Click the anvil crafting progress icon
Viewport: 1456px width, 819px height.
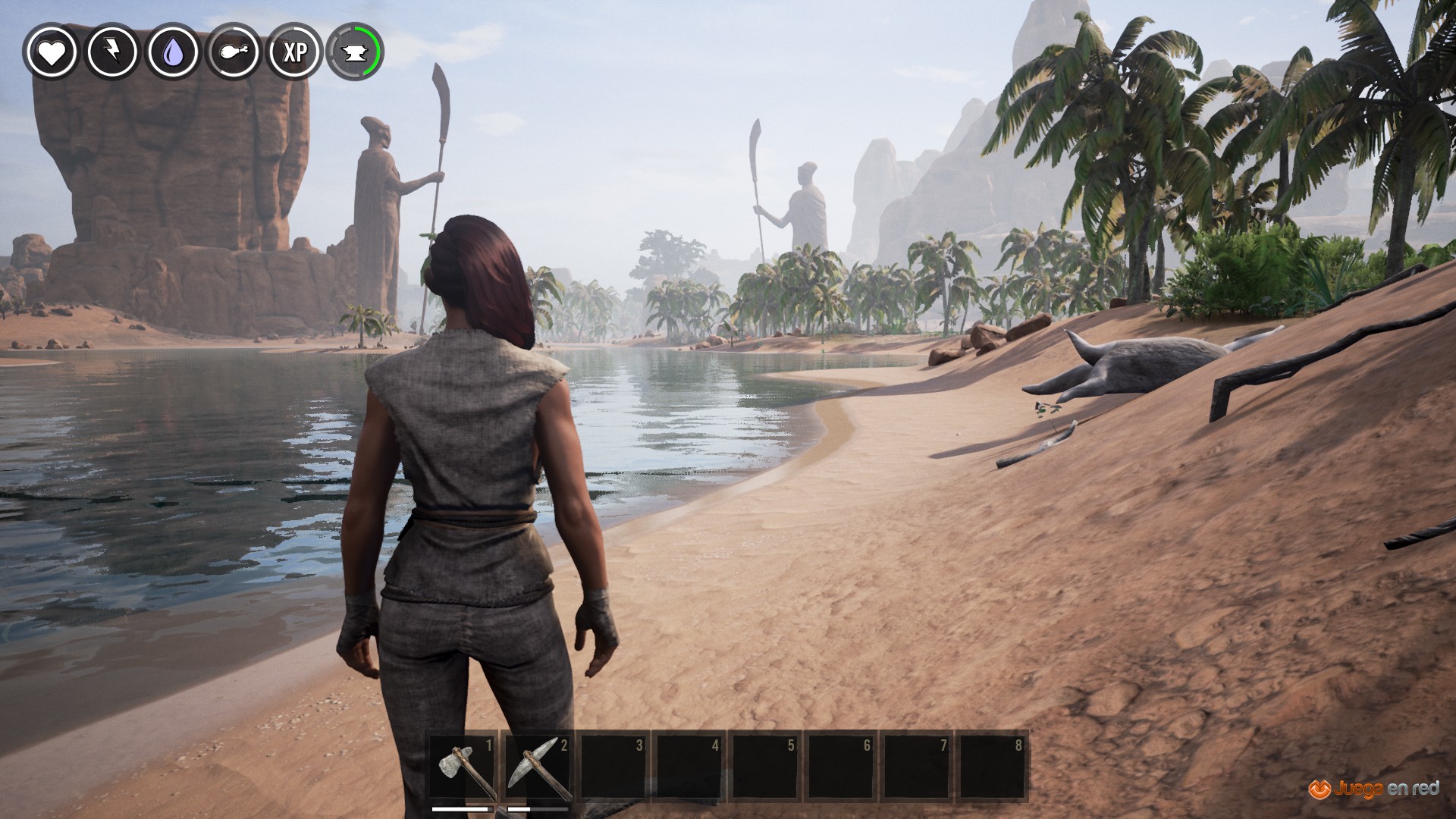354,52
